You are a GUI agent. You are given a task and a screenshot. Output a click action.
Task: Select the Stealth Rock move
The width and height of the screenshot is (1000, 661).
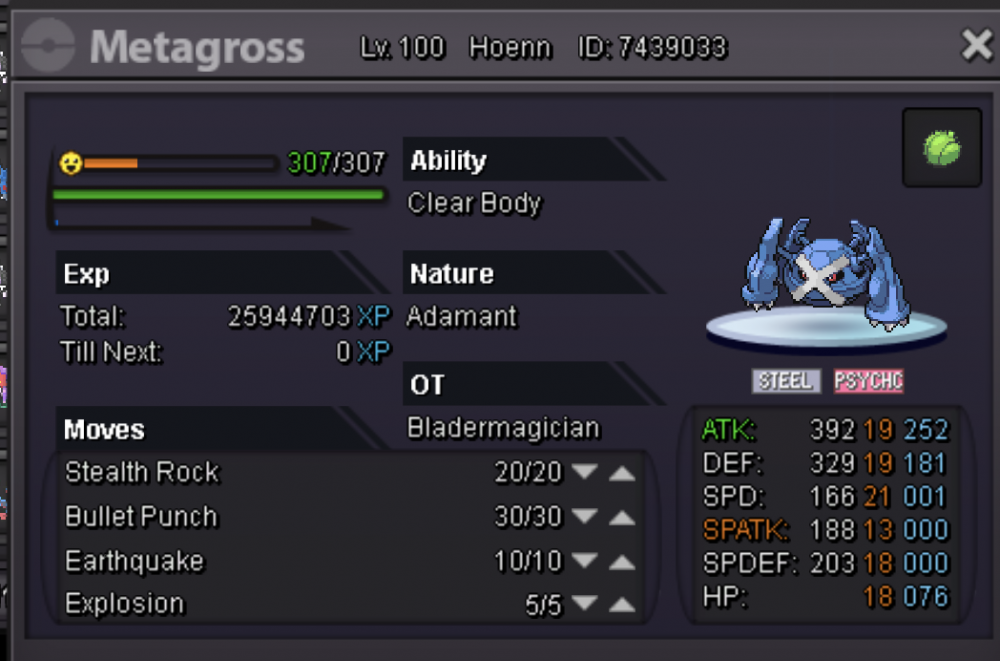click(x=142, y=472)
